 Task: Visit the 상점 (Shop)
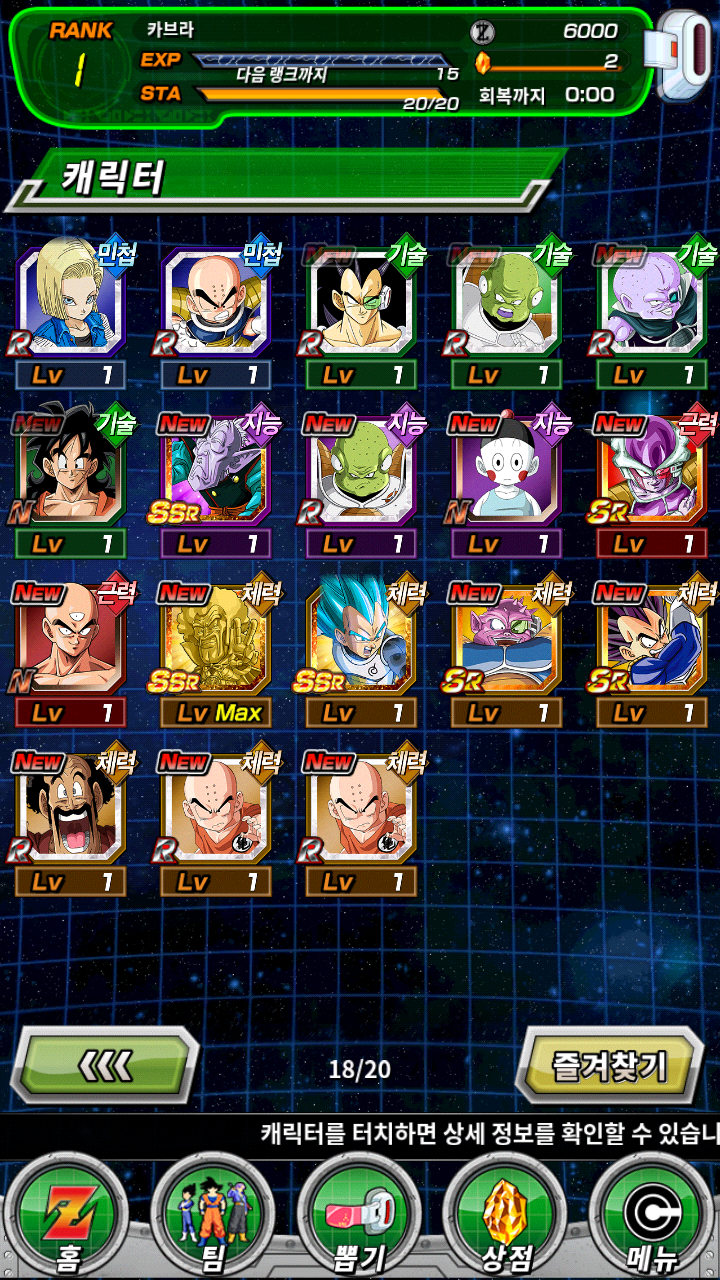(505, 1217)
